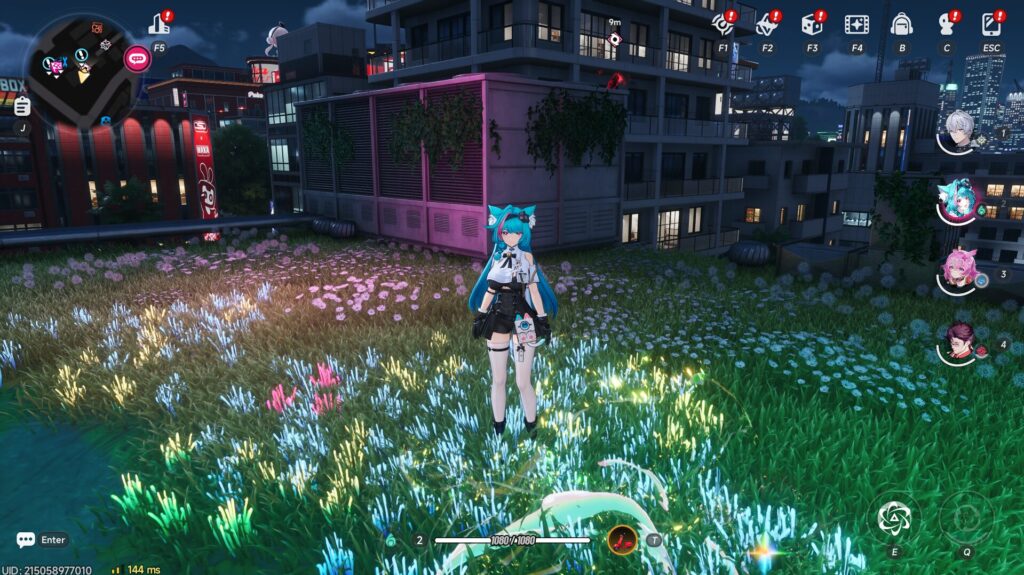Switch to the white-haired party member
Viewport: 1024px width, 575px height.
pos(959,131)
